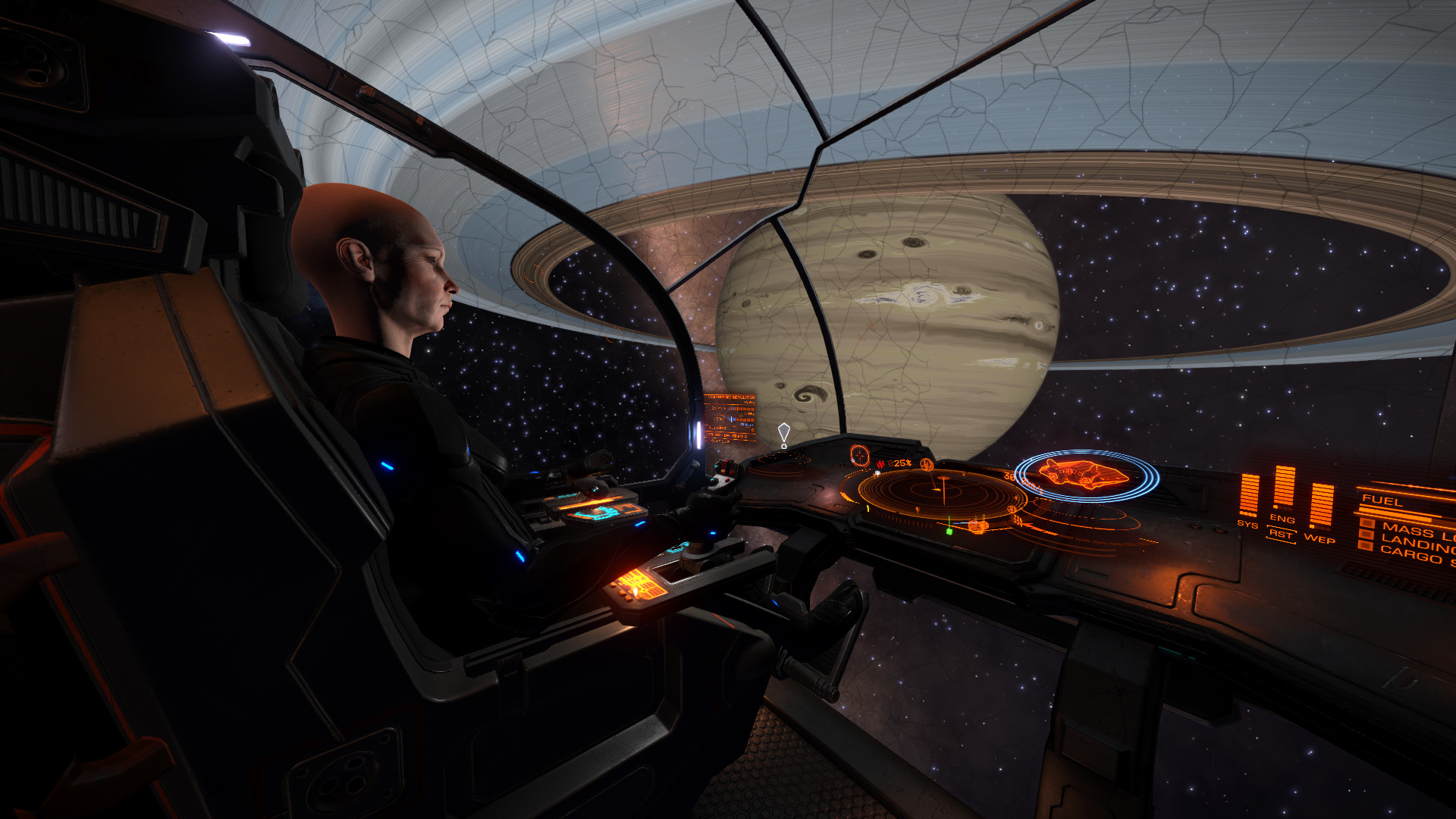This screenshot has width=1456, height=819.
Task: Click the circular radar scanner
Action: pyautogui.click(x=942, y=493)
